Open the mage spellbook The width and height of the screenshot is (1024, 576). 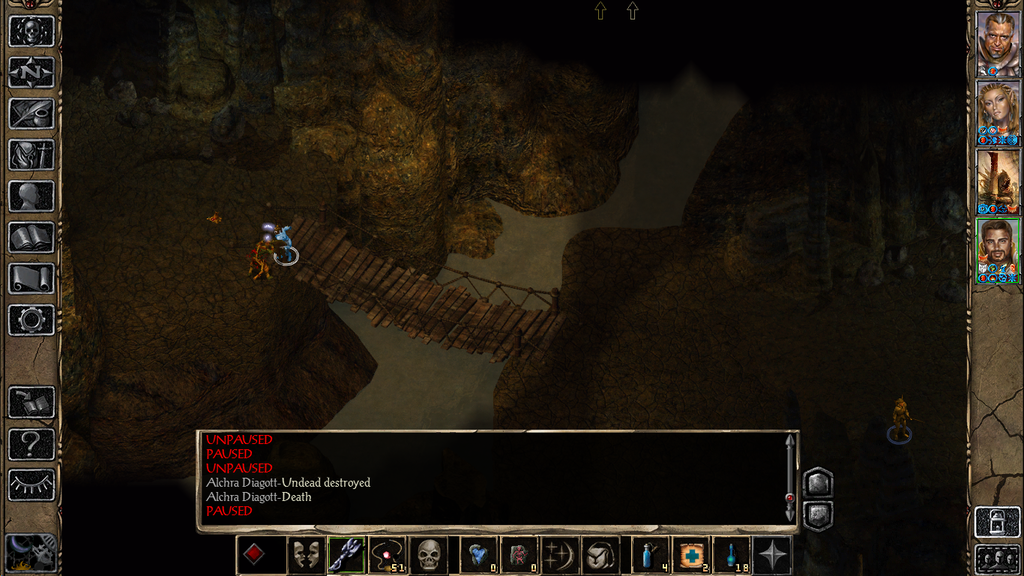tap(31, 237)
